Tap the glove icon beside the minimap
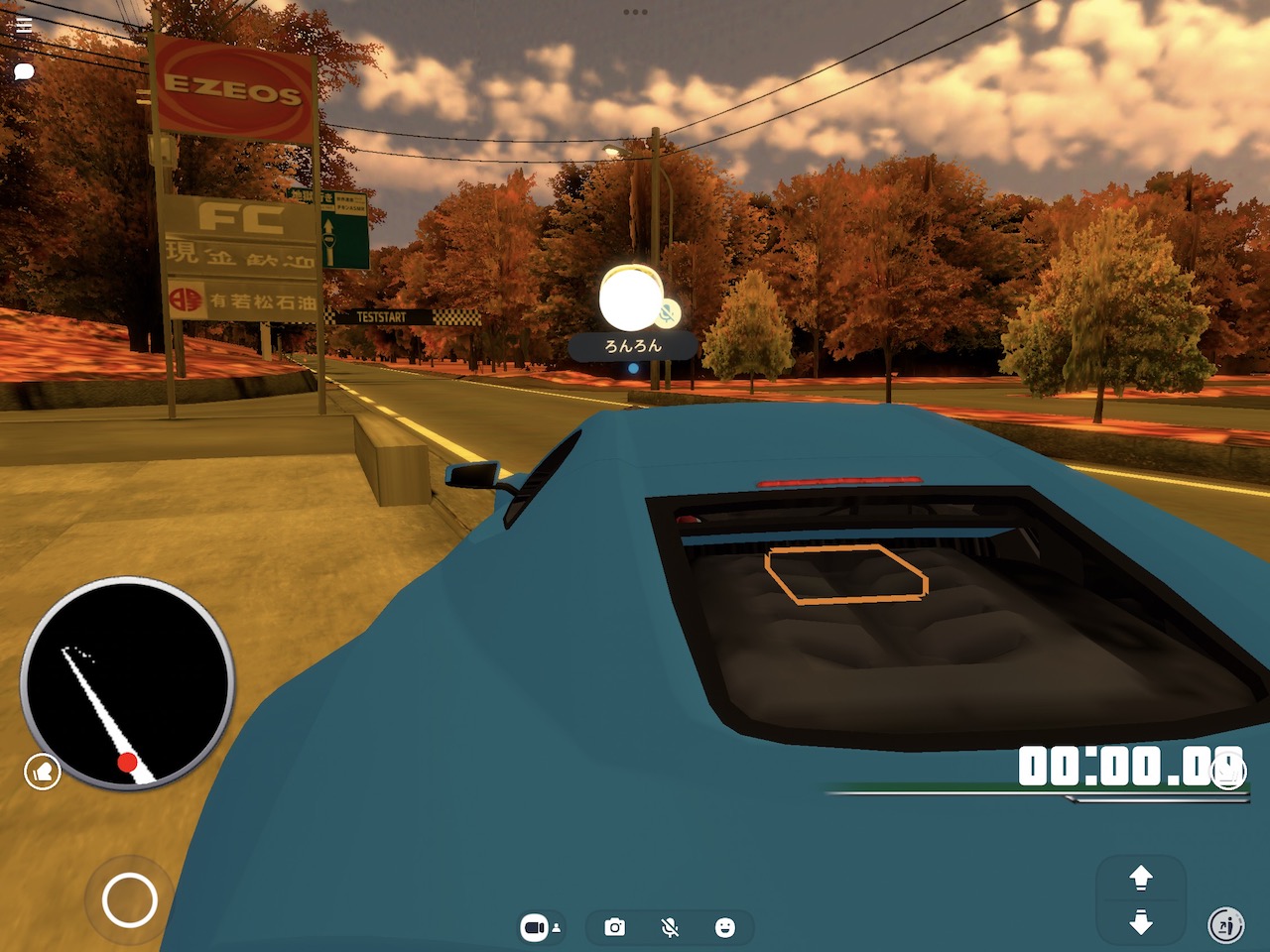1270x952 pixels. click(43, 772)
